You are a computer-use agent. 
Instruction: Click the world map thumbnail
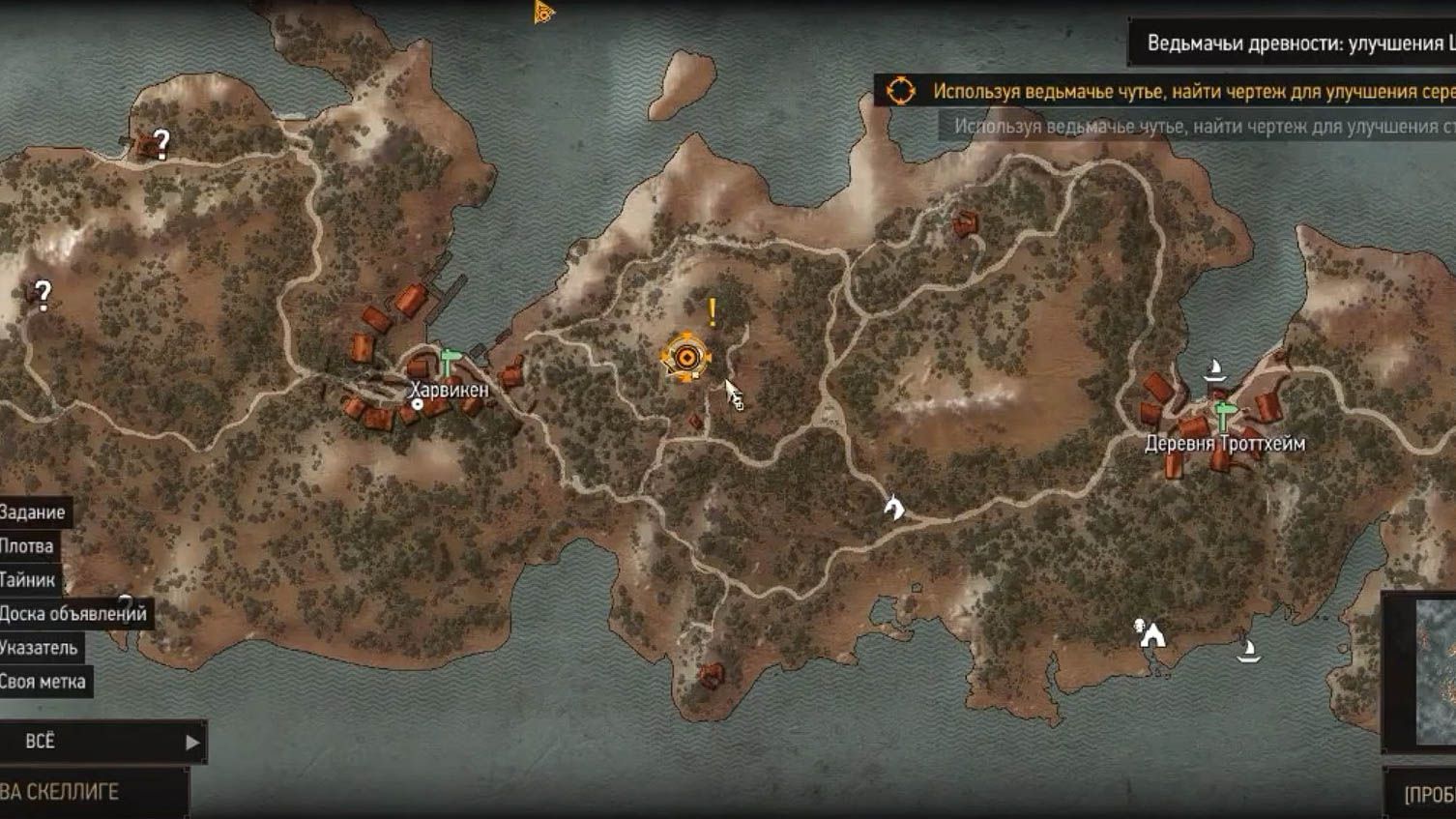click(1435, 672)
